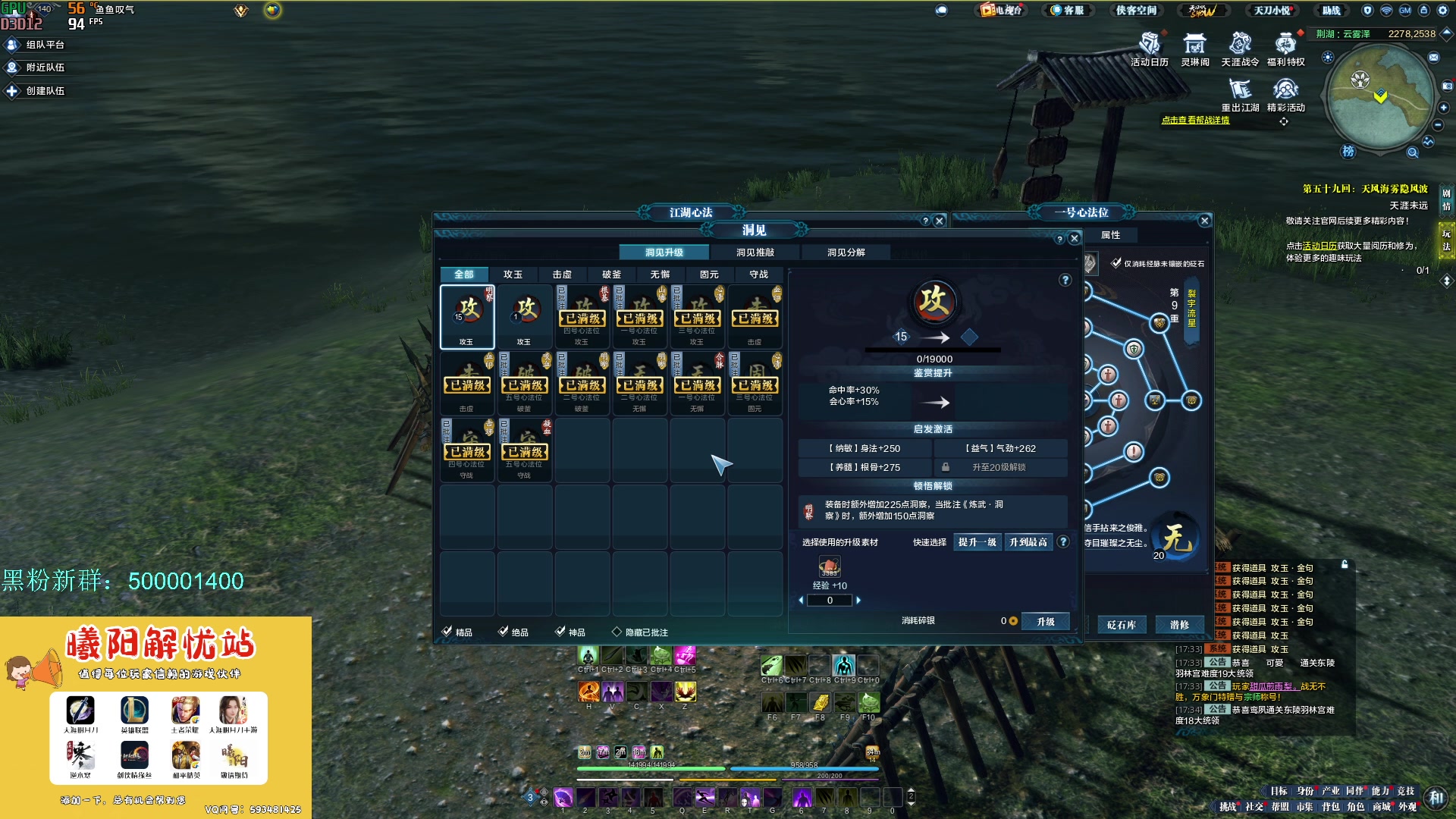Open the 组队平台 panel
The height and width of the screenshot is (819, 1456).
coord(36,45)
